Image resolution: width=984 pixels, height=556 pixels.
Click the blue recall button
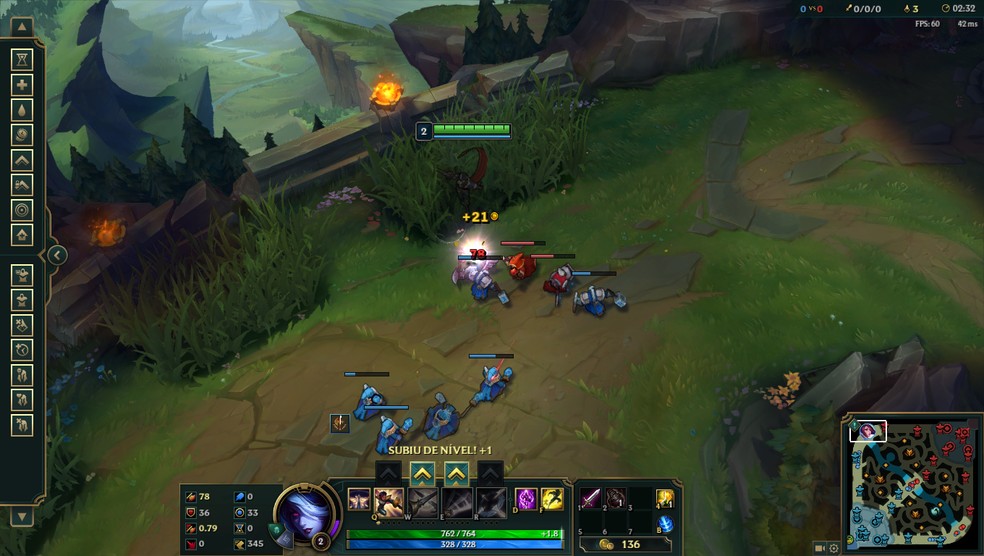665,524
